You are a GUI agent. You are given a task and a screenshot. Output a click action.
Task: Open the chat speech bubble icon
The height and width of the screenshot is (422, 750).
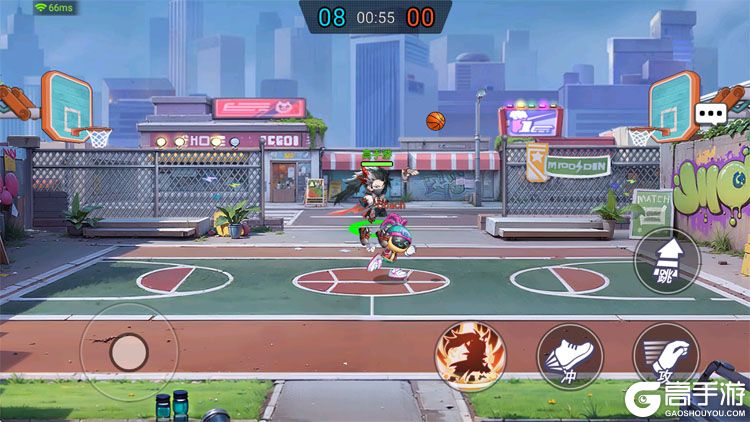tap(712, 113)
